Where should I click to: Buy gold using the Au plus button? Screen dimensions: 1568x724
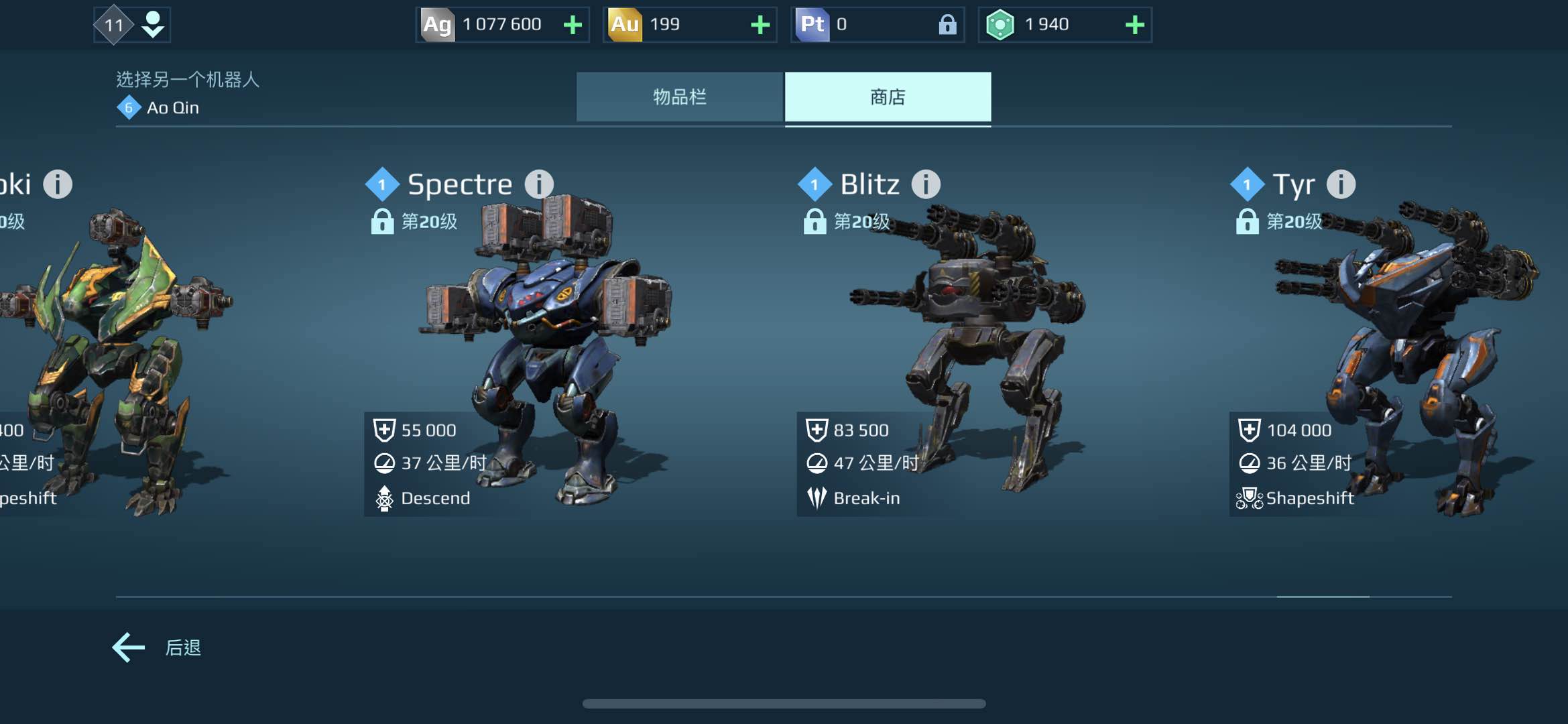pyautogui.click(x=760, y=25)
